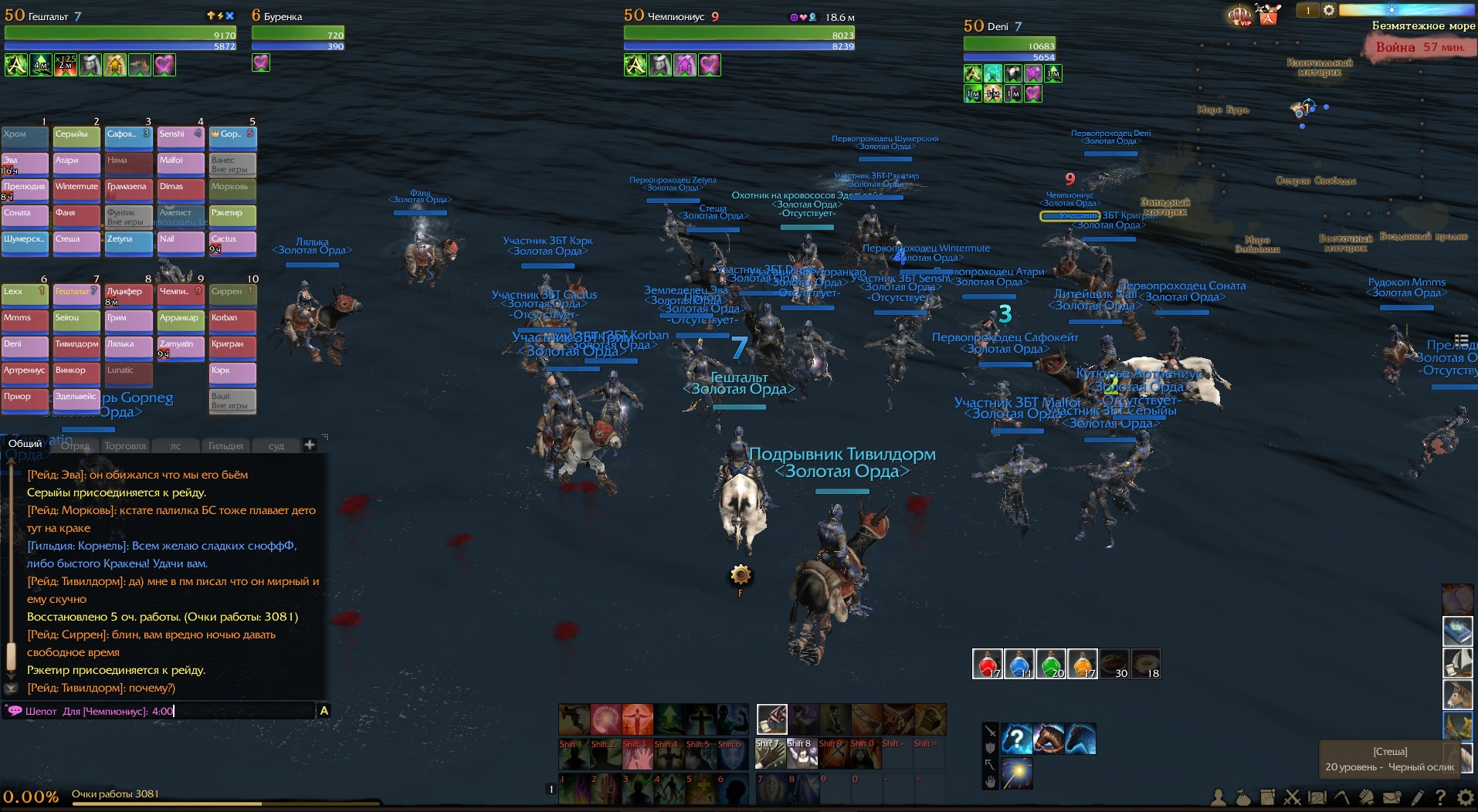Add a new chat tab with the plus button
Screen dimensions: 1478x812
pos(310,445)
